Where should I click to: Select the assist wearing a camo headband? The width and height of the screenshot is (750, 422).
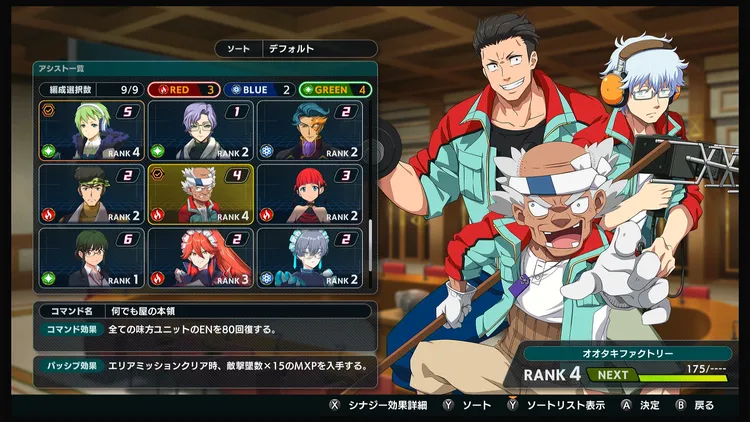[x=91, y=194]
